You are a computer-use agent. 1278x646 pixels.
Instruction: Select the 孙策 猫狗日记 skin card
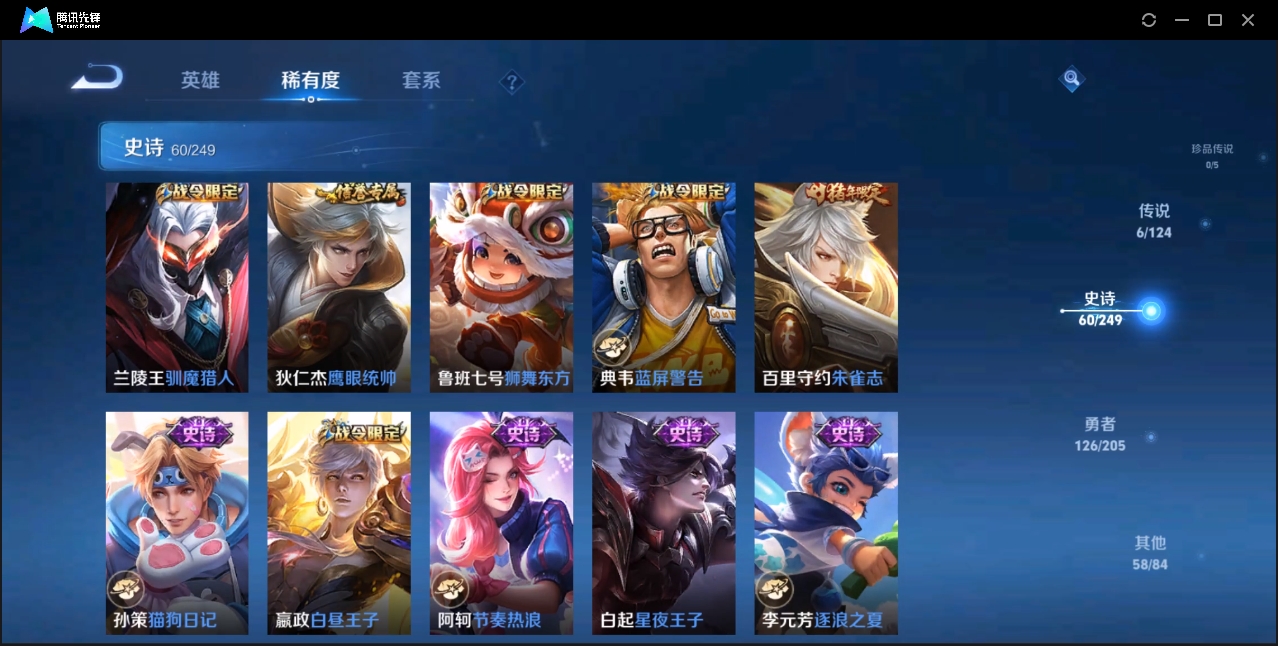177,522
